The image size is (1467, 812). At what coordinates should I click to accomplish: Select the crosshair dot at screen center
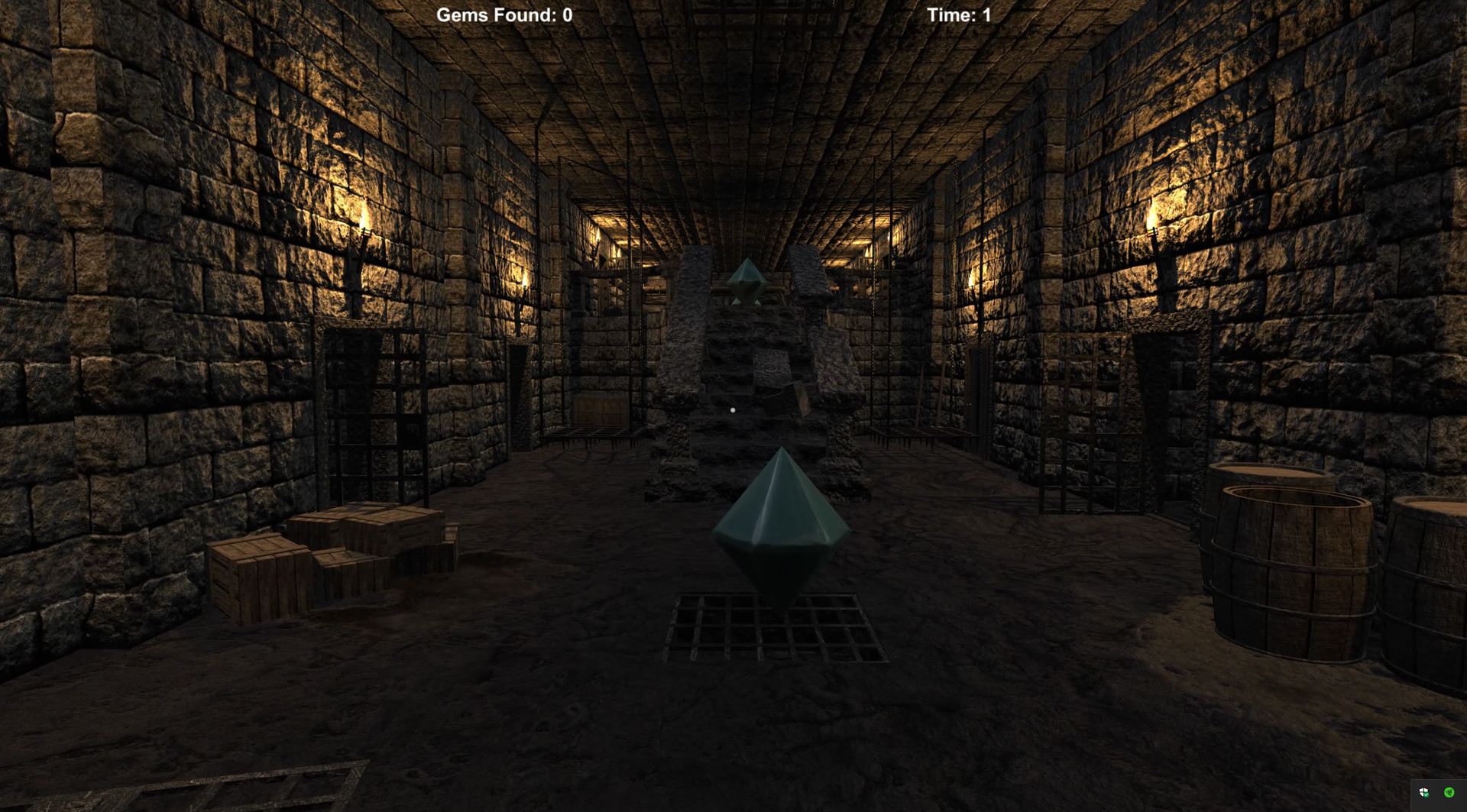(x=733, y=410)
